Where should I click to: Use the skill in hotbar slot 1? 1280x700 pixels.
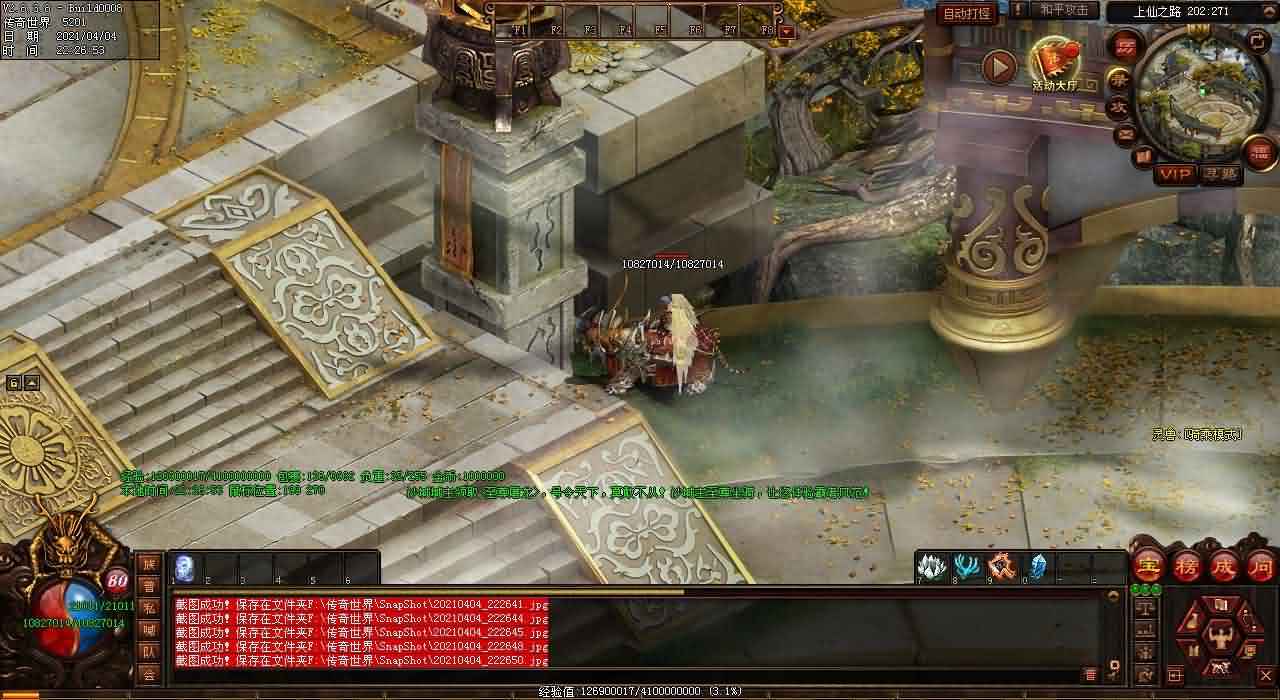tap(185, 568)
